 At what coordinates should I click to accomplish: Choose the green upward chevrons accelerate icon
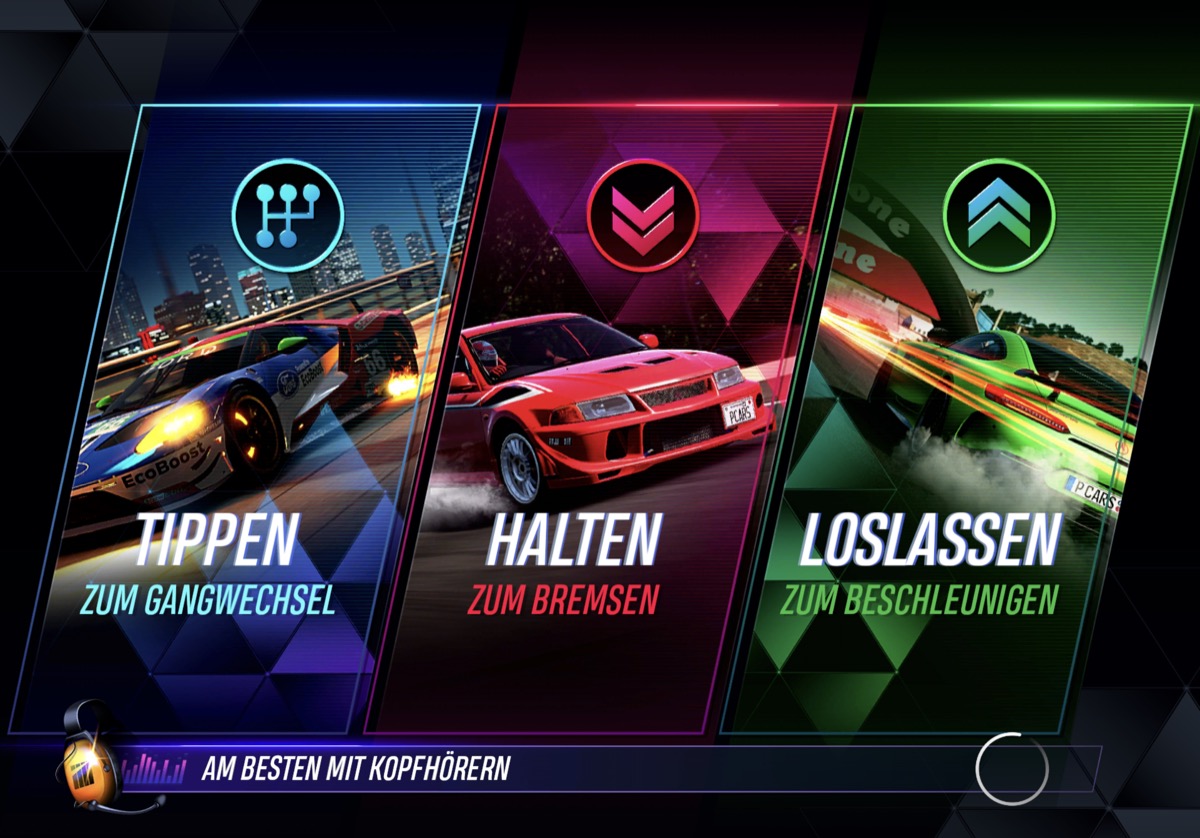coord(998,215)
